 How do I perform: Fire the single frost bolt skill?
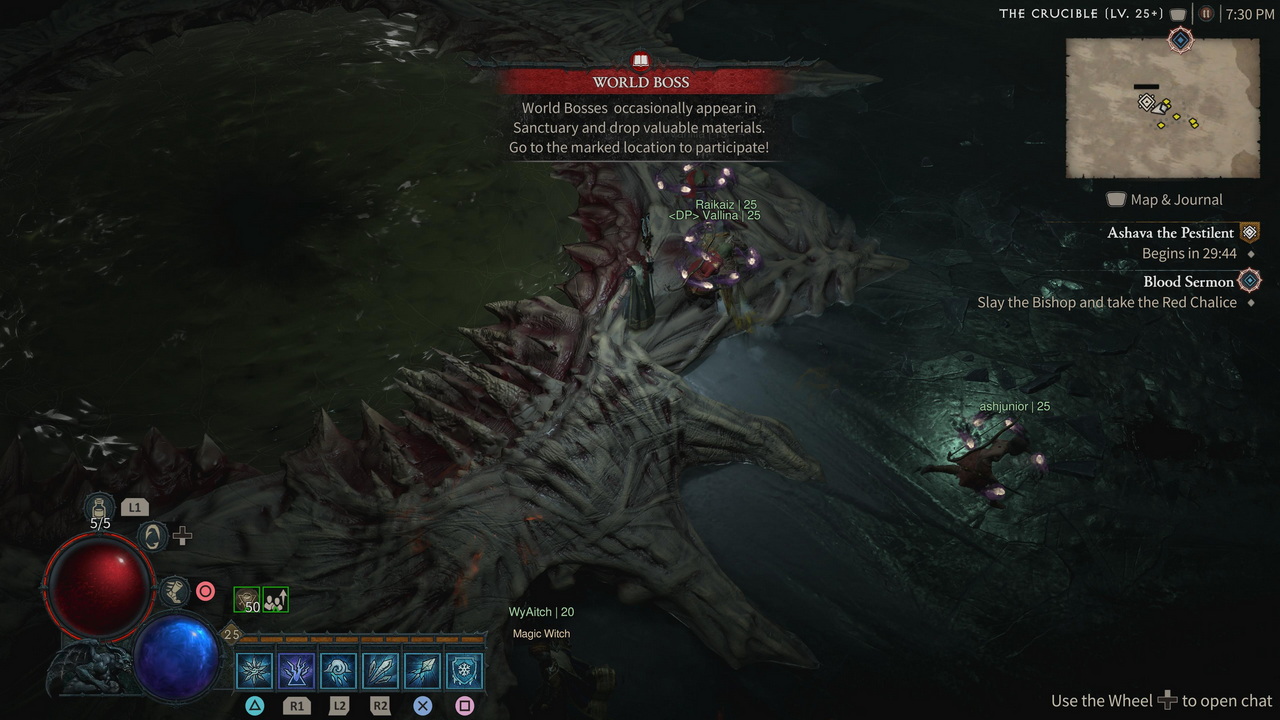pyautogui.click(x=422, y=670)
